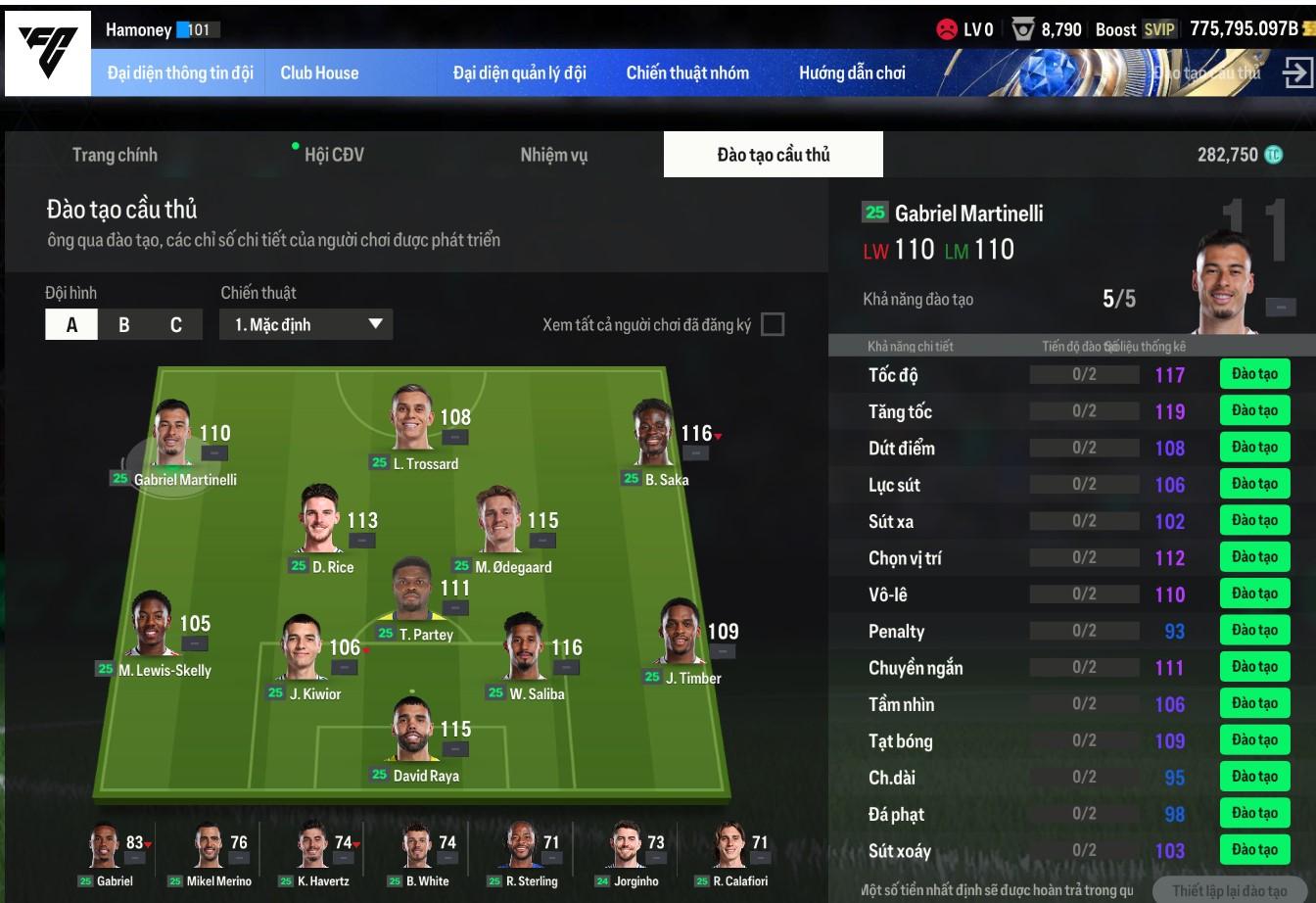The height and width of the screenshot is (903, 1316).
Task: Select squad B under Đội hình
Action: (x=124, y=325)
